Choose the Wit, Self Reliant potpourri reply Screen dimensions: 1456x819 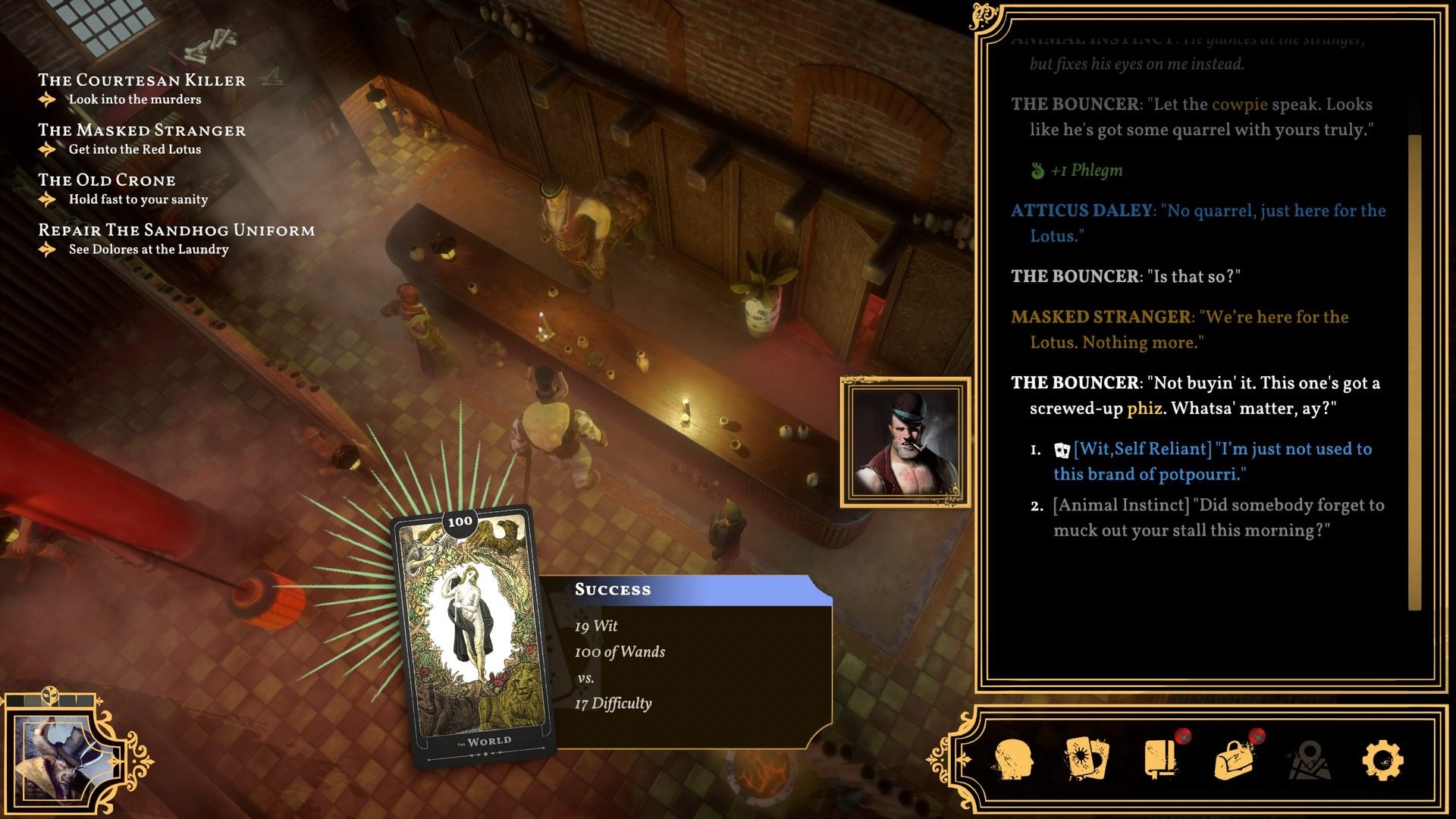click(x=1221, y=461)
